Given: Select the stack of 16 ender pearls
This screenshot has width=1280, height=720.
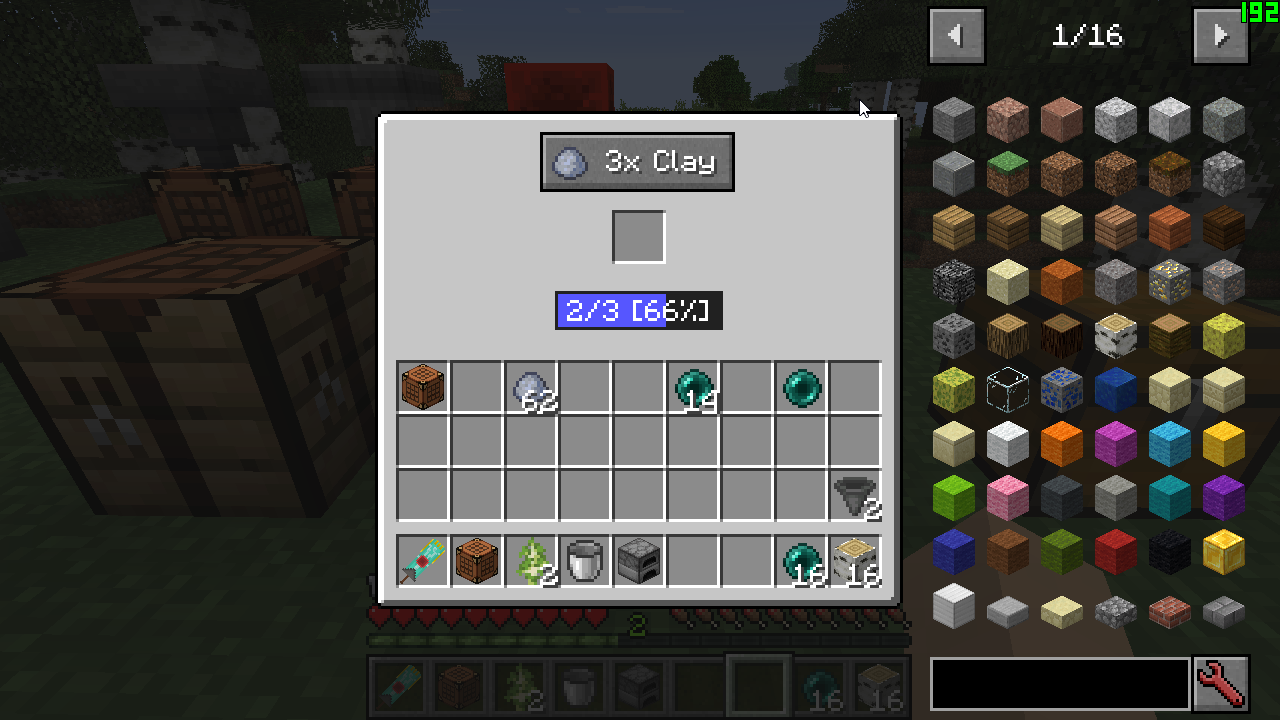Looking at the screenshot, I should point(800,561).
